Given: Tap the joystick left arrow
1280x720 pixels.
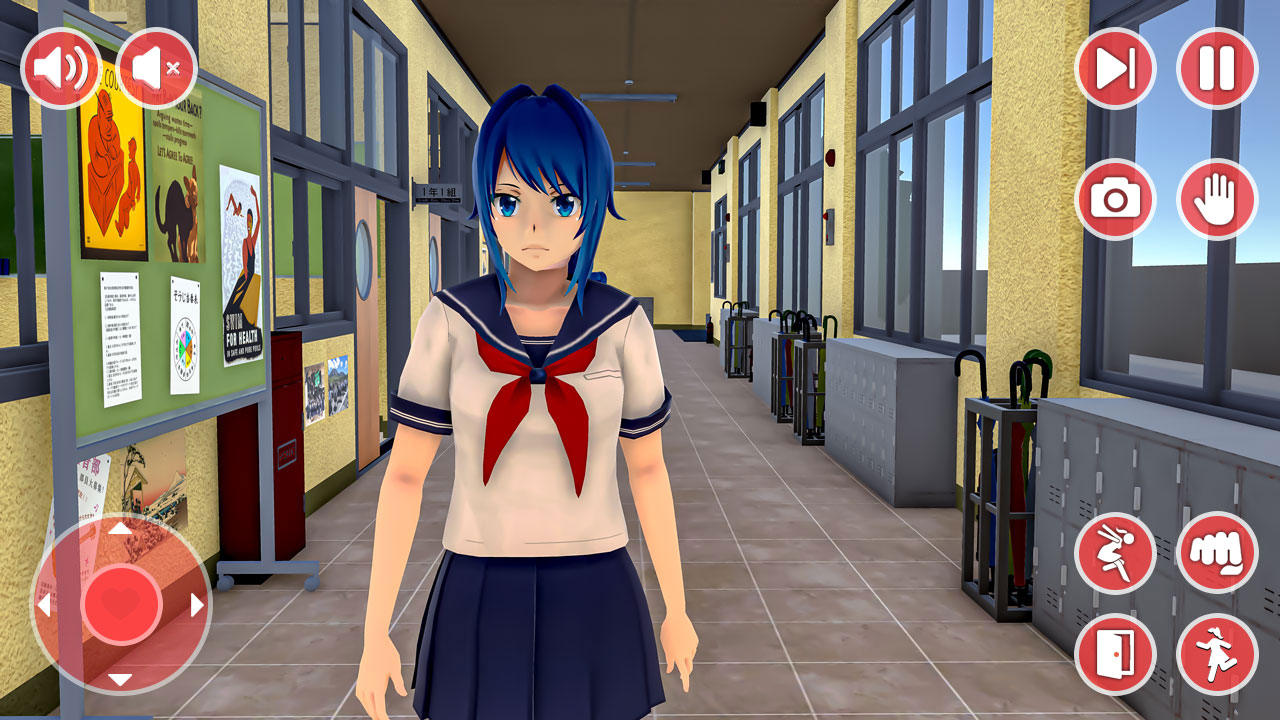Looking at the screenshot, I should [44, 603].
